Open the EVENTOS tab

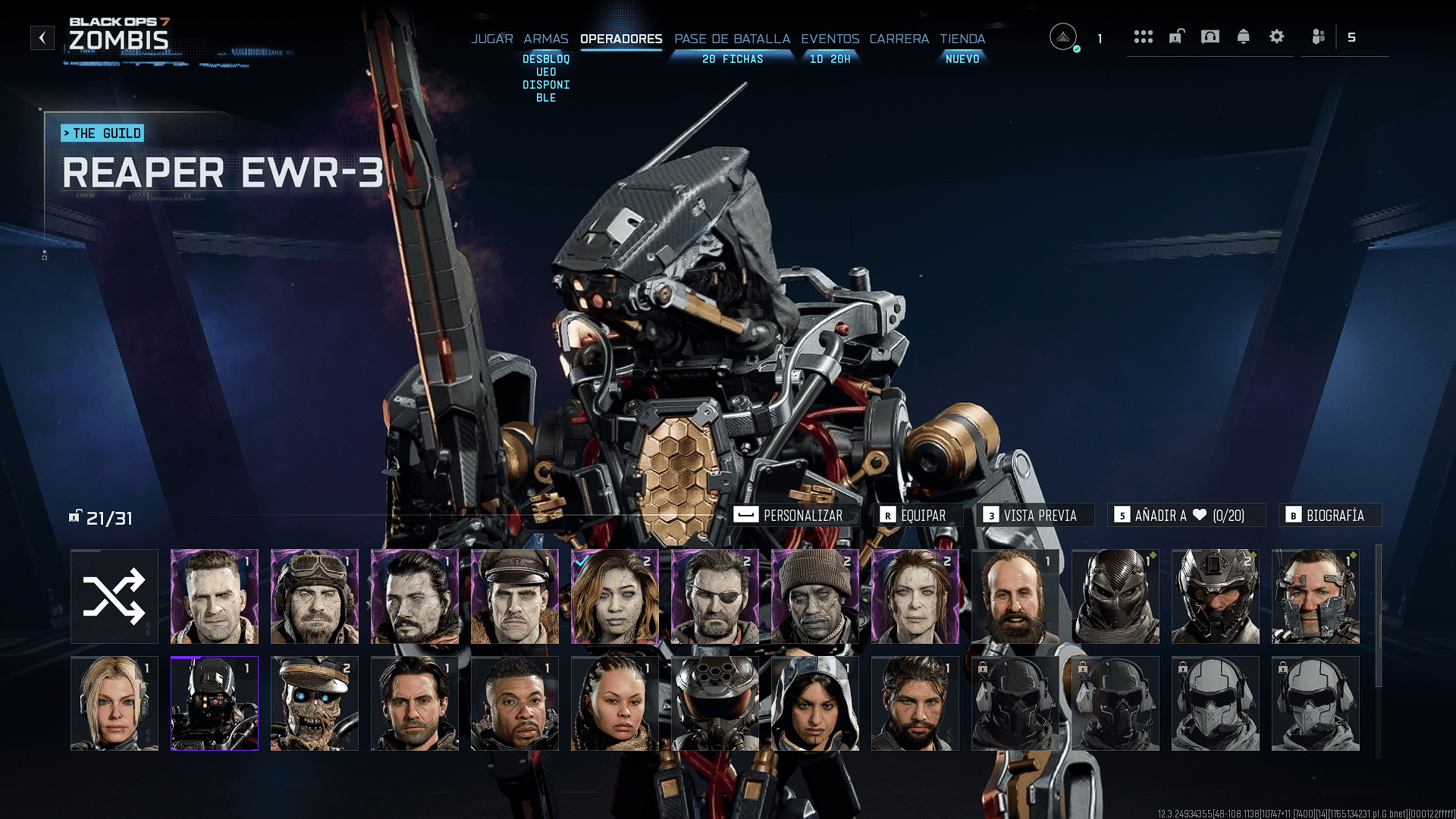pos(830,39)
